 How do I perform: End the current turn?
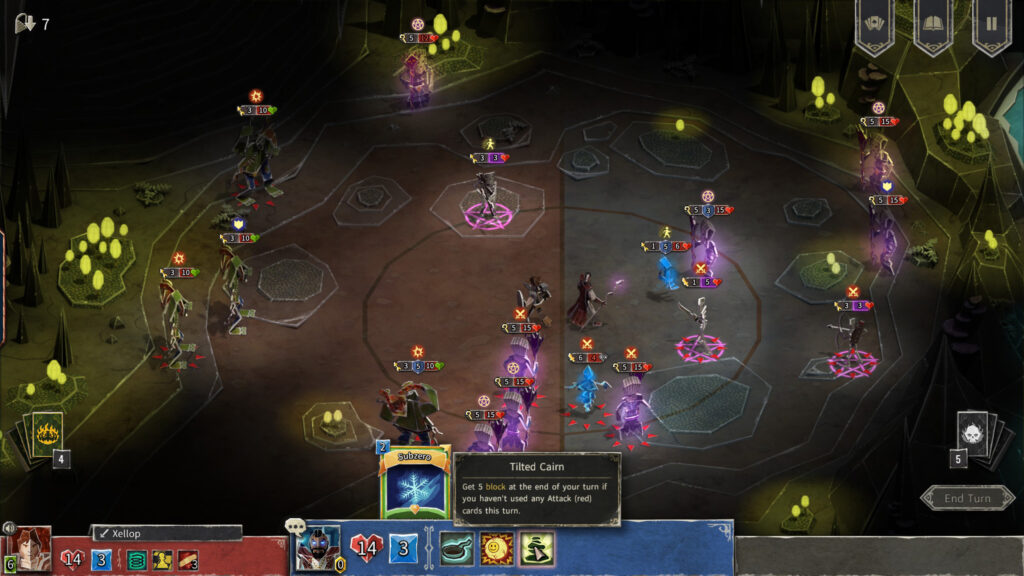(x=967, y=498)
